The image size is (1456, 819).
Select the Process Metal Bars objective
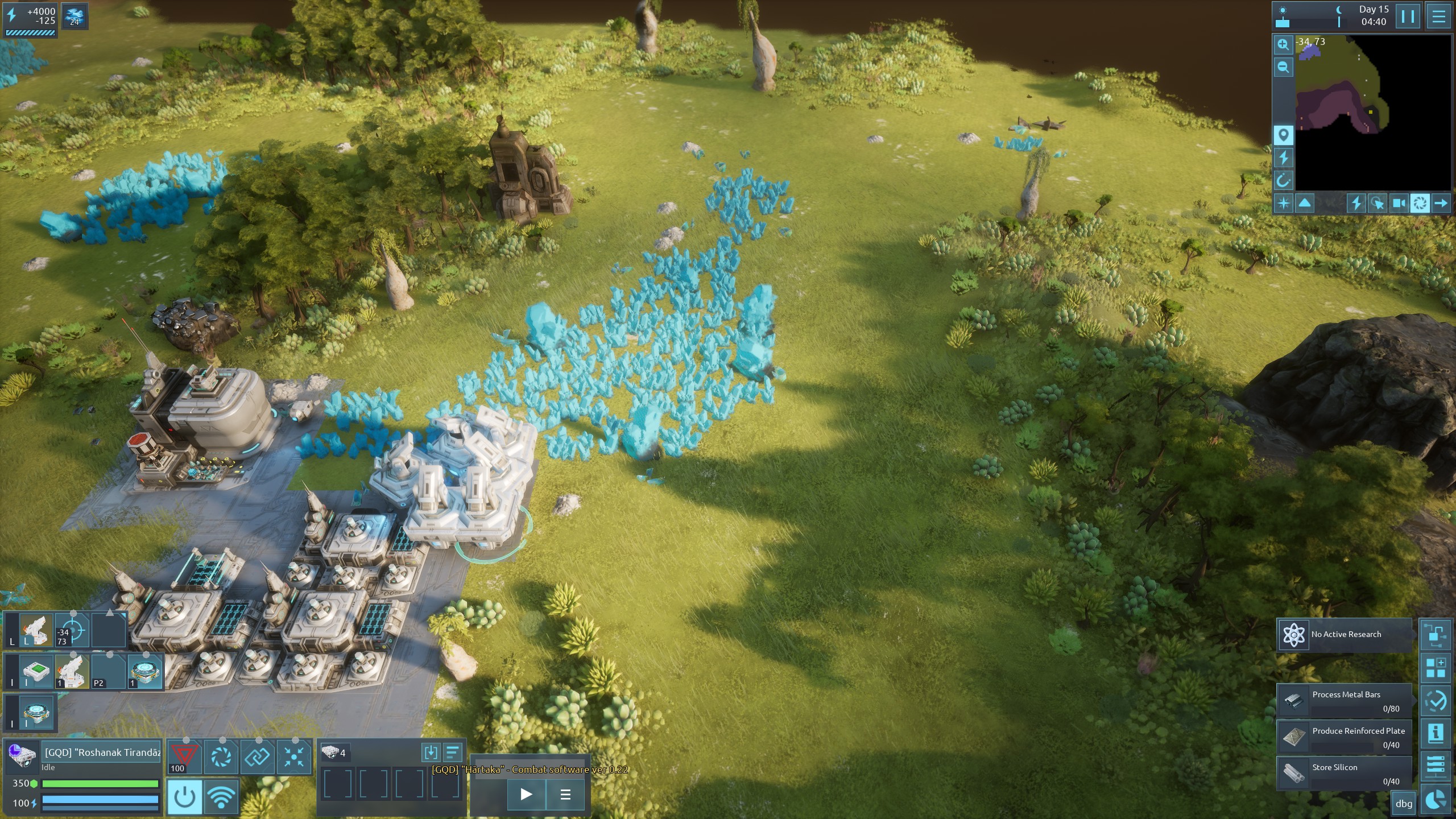tap(1345, 701)
